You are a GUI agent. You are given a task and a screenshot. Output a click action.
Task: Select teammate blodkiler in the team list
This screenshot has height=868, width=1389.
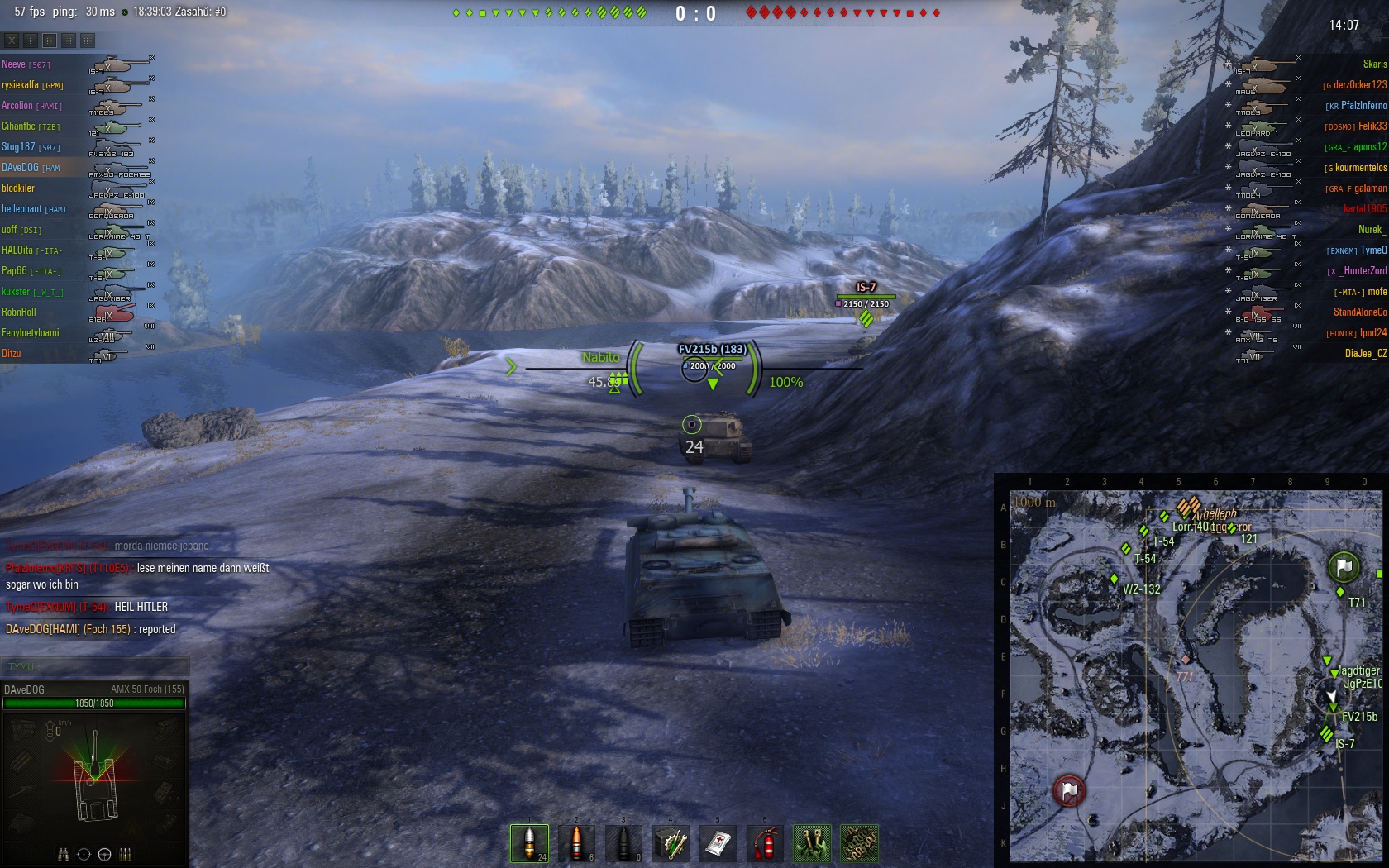pyautogui.click(x=18, y=188)
